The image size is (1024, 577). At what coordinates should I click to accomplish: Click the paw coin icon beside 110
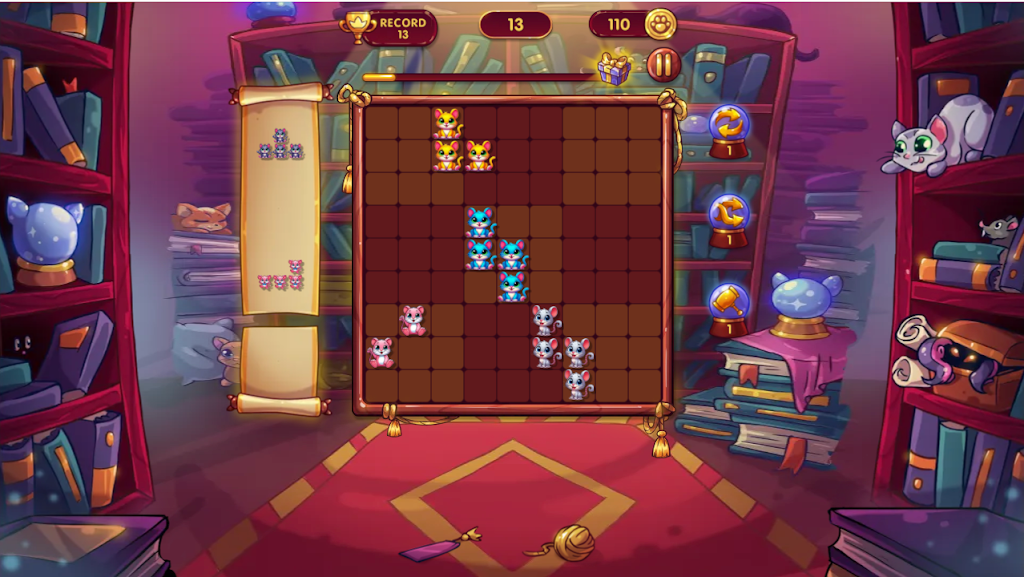(660, 24)
